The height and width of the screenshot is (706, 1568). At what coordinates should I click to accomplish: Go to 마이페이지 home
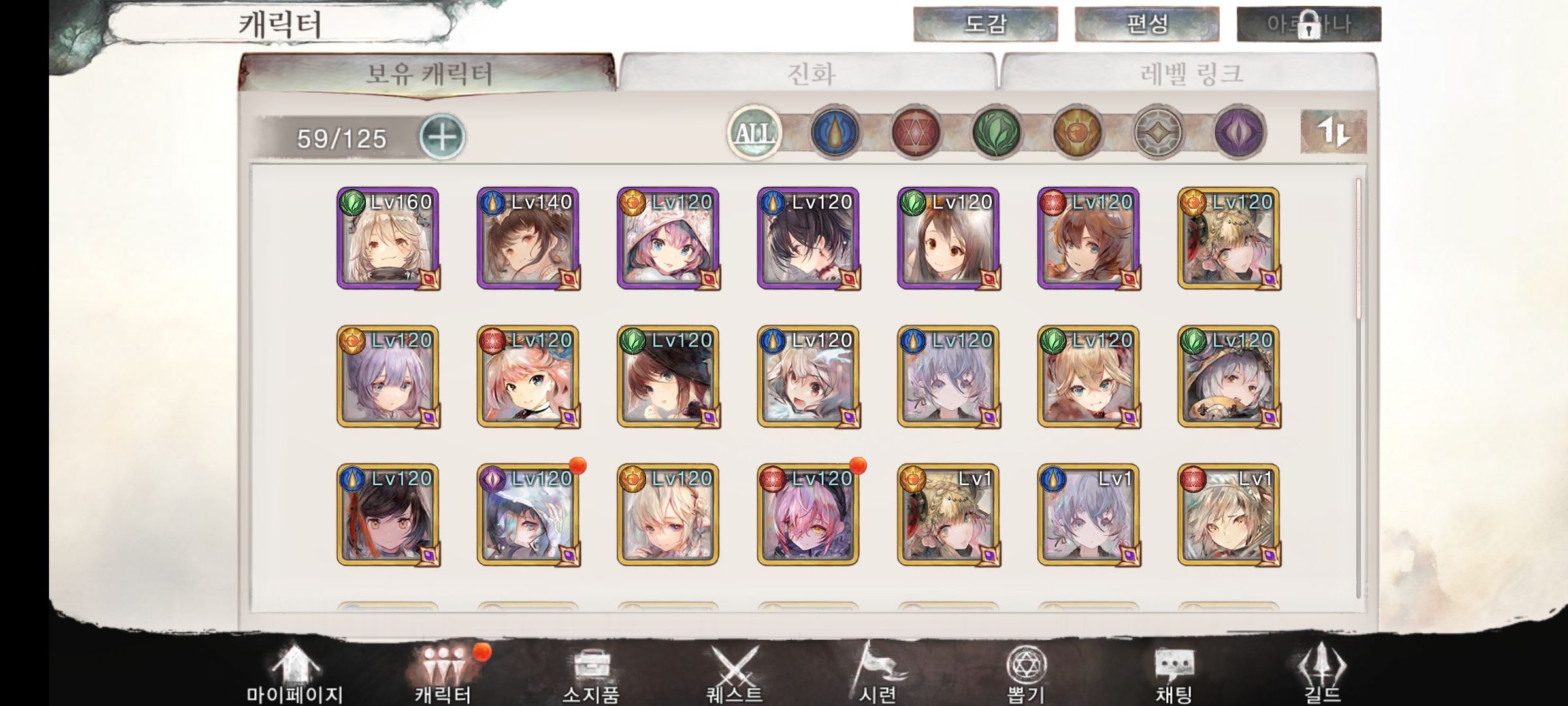point(295,673)
